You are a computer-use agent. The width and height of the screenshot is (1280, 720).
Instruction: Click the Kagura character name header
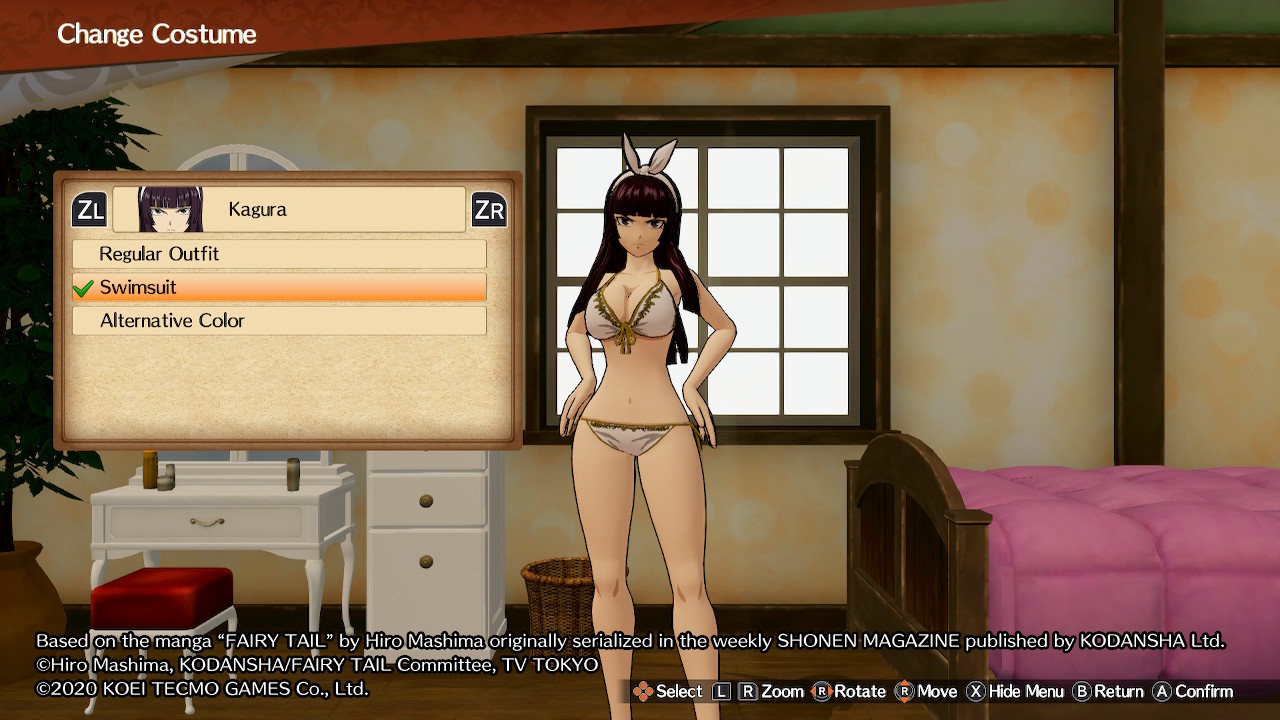289,210
